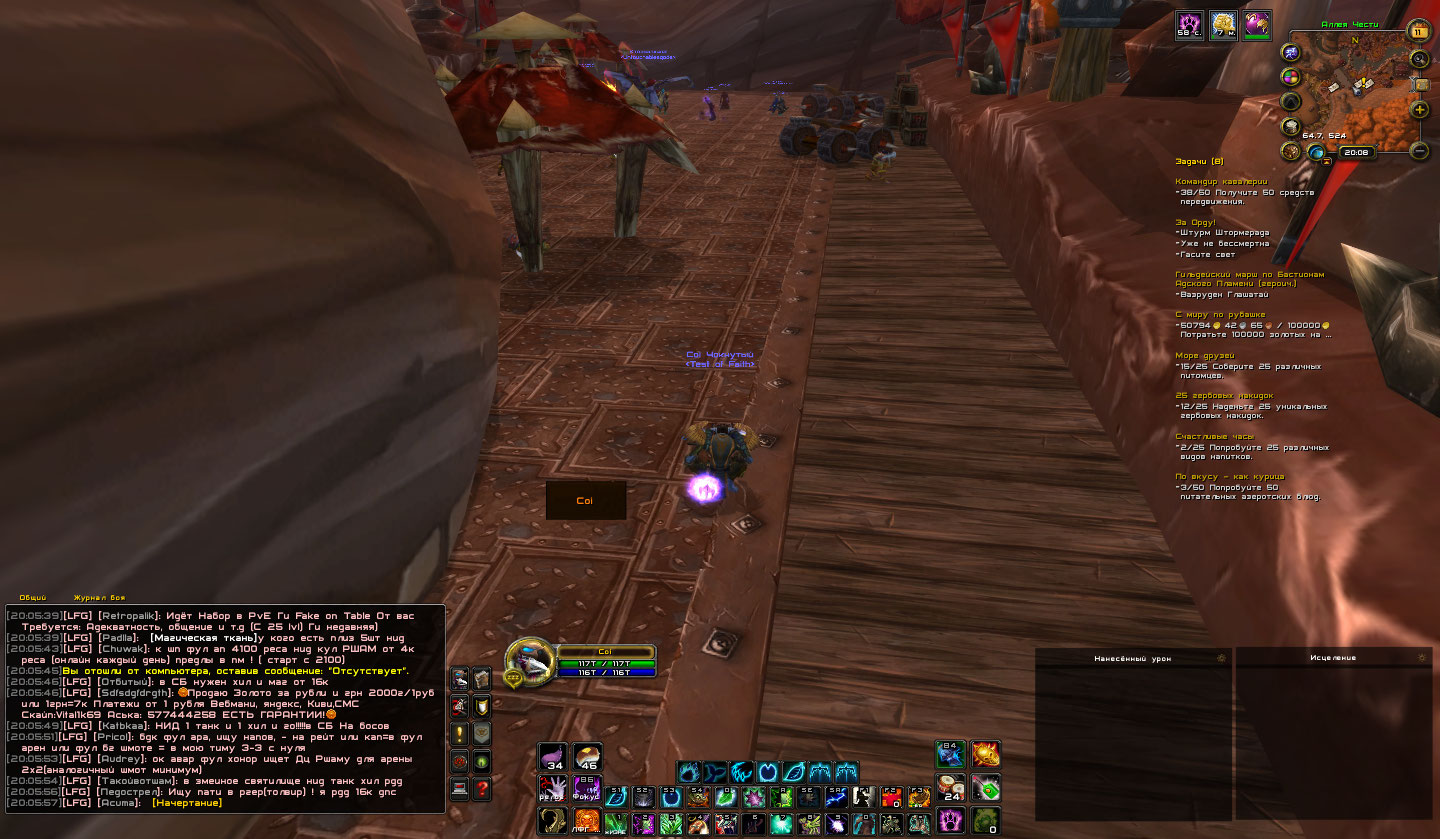Use the bread food item with count 46
The width and height of the screenshot is (1440, 839).
click(587, 756)
